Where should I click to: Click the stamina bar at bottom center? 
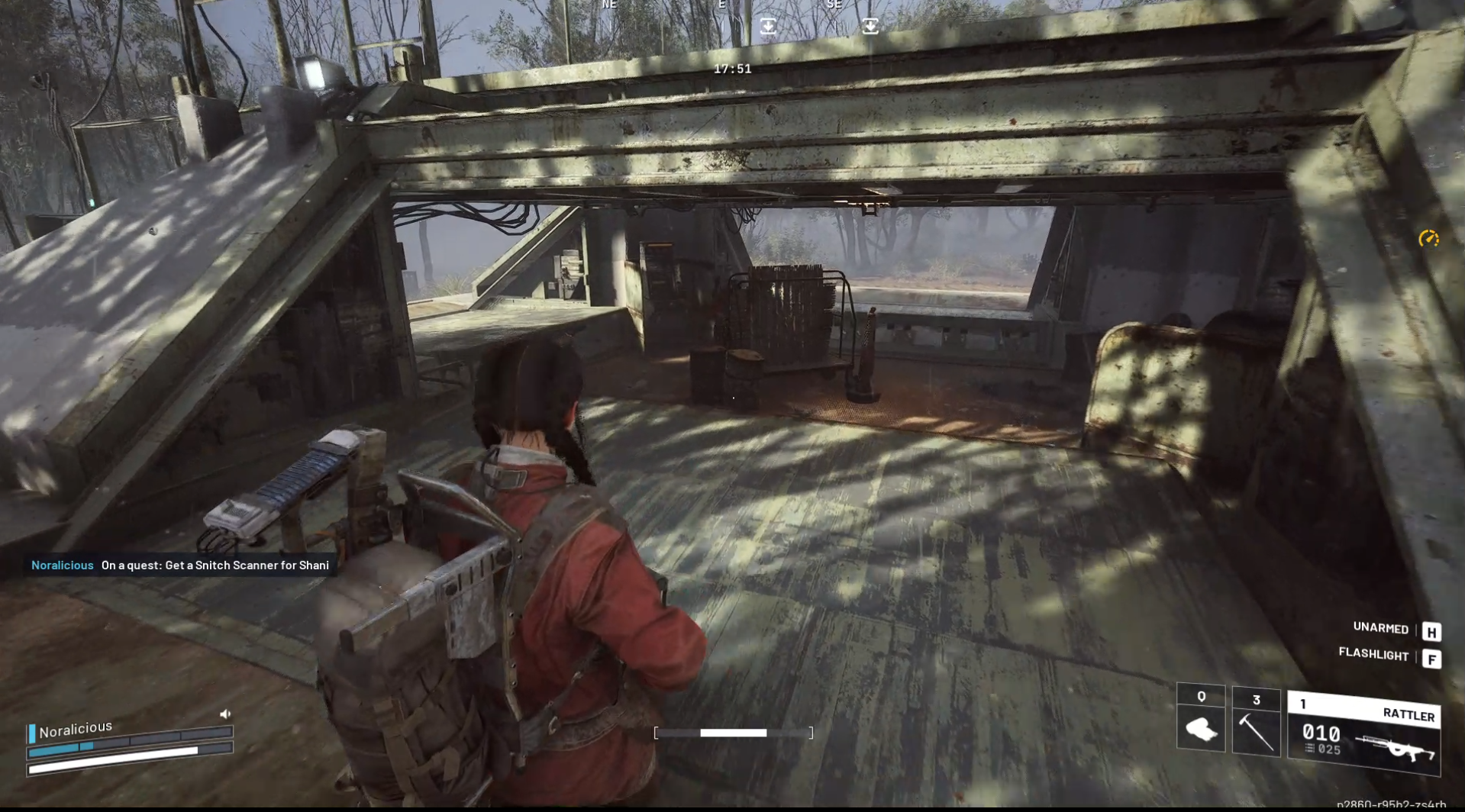pos(732,732)
